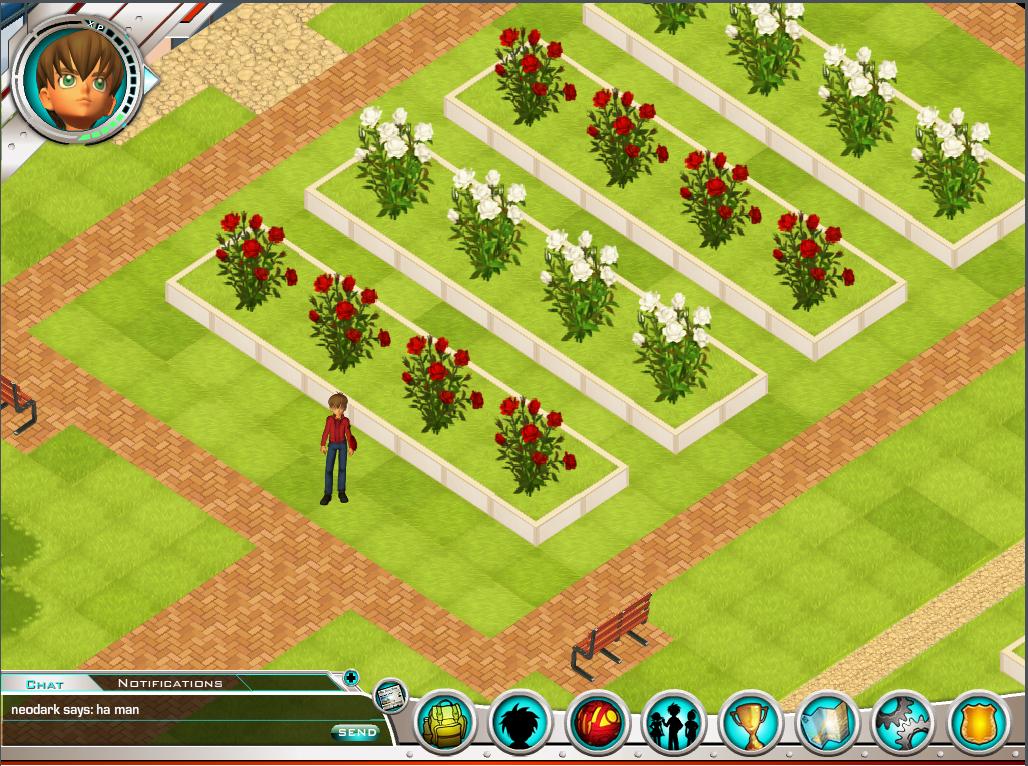Open the backpack inventory
The image size is (1028, 766).
click(443, 722)
